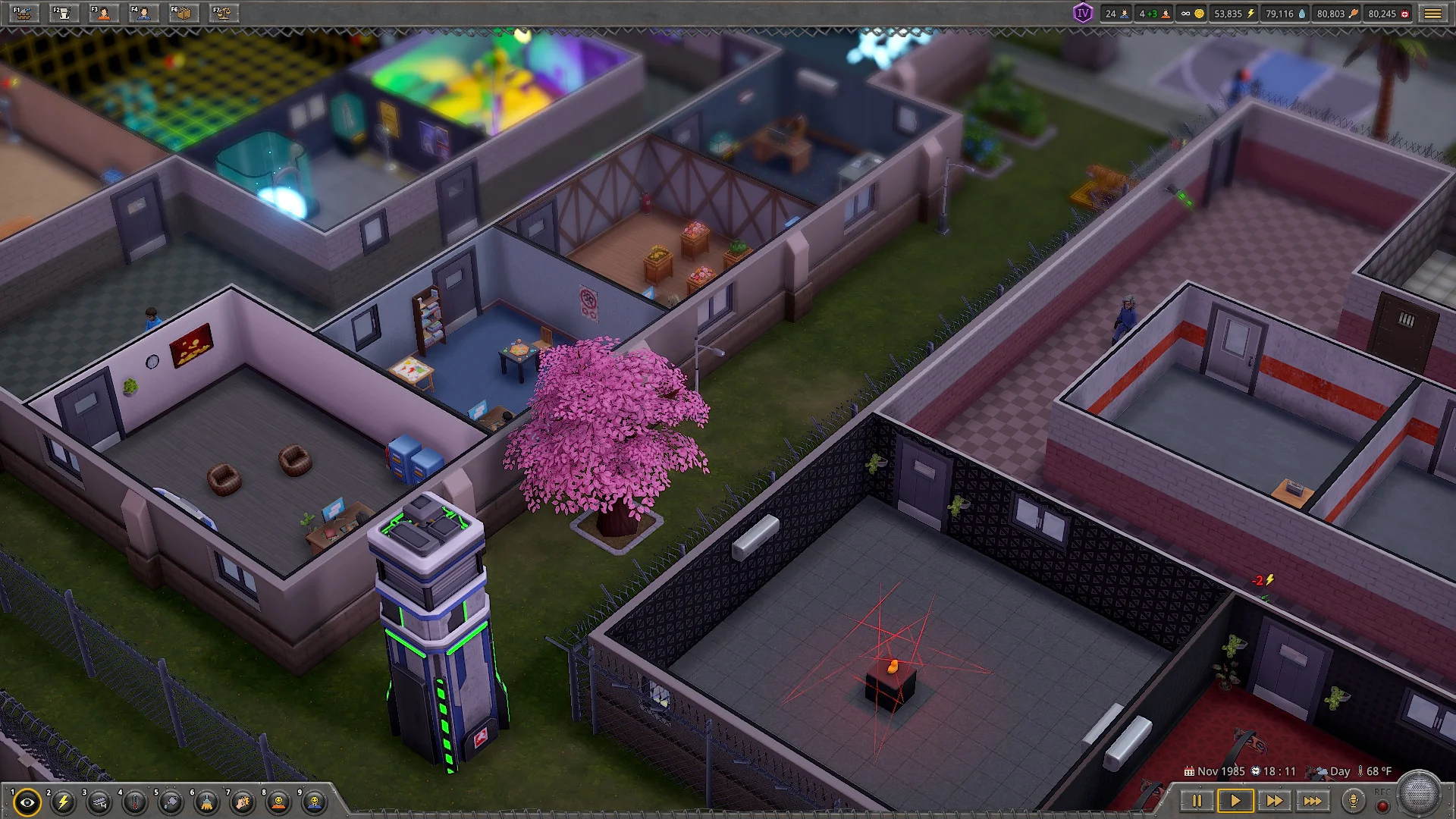Image resolution: width=1456 pixels, height=819 pixels.
Task: Toggle the watering can overlay
Action: (171, 802)
